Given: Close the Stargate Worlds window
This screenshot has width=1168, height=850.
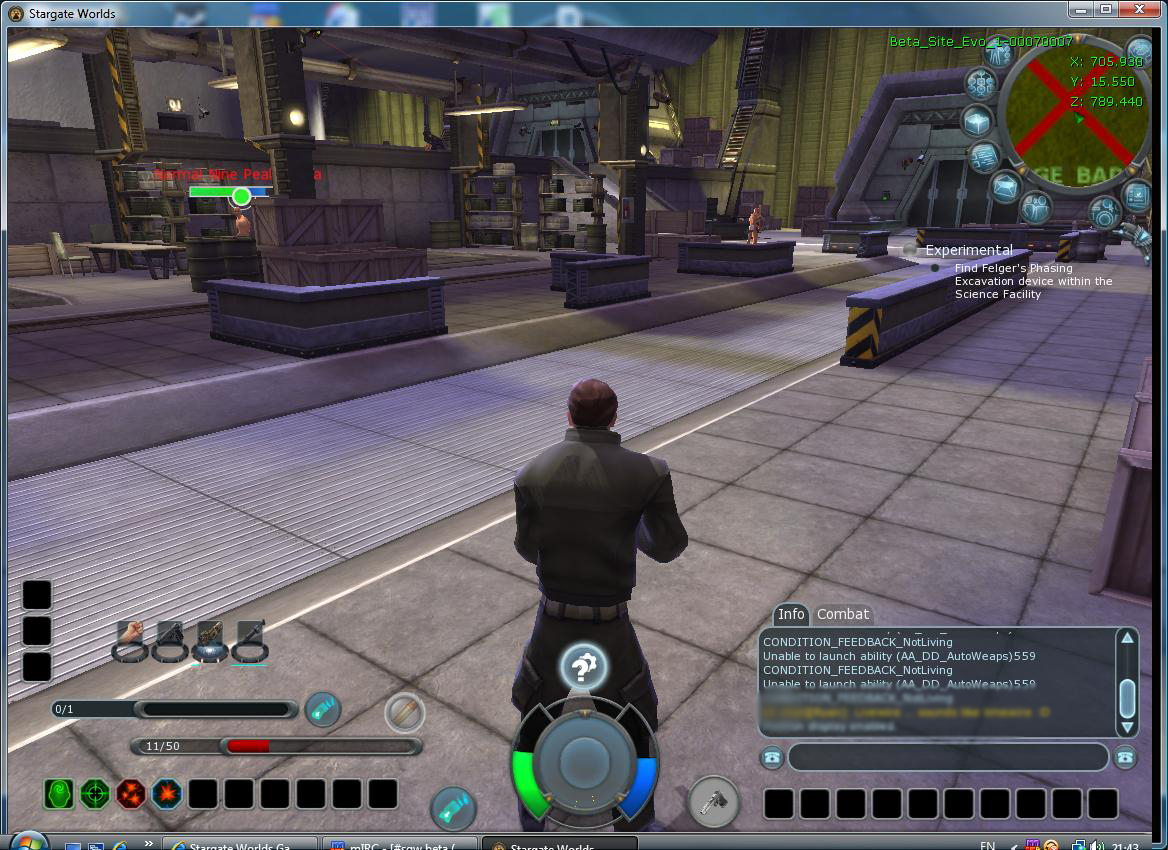Looking at the screenshot, I should point(1138,10).
